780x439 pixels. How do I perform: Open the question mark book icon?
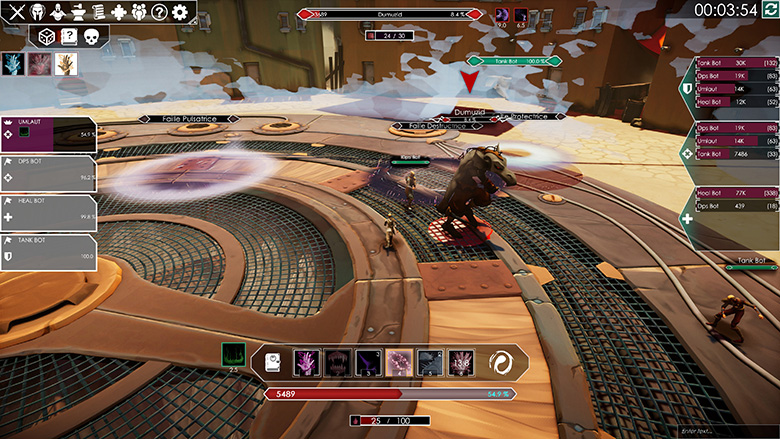[68, 36]
